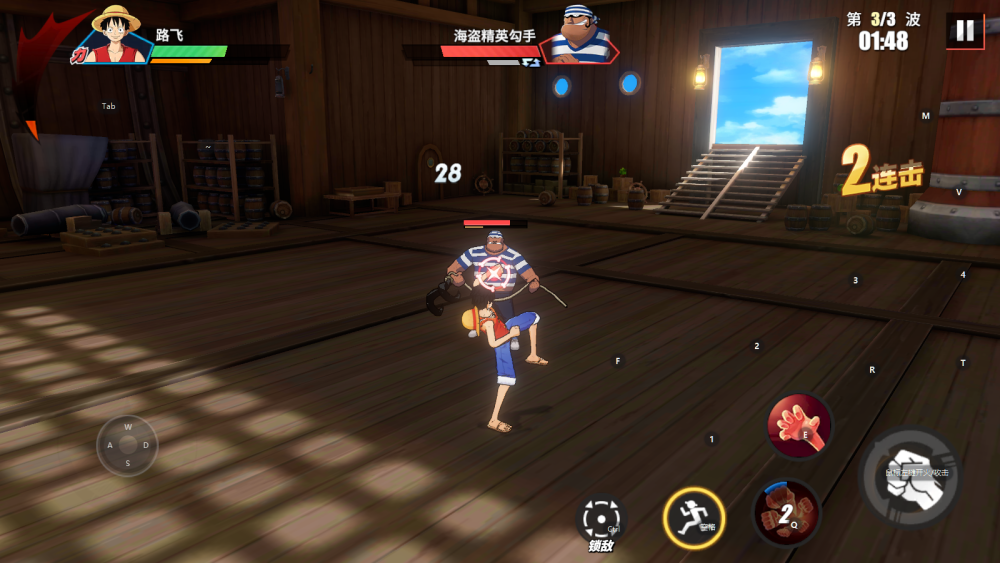
Task: Toggle the 锁敌 lock-on target button
Action: (x=602, y=520)
